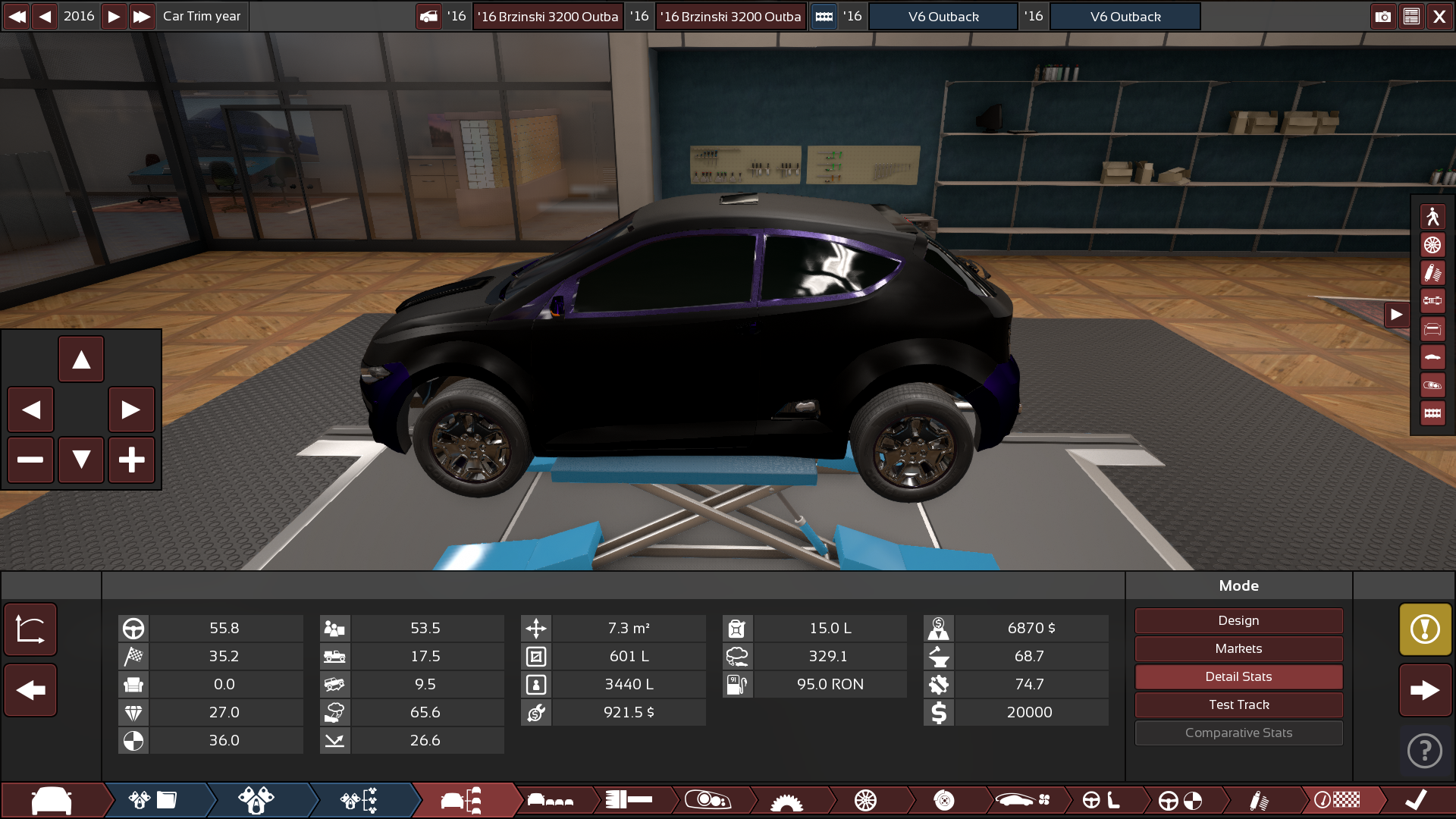Expand the V6 Outback trim name dropdown
This screenshot has width=1456, height=819.
(1125, 16)
